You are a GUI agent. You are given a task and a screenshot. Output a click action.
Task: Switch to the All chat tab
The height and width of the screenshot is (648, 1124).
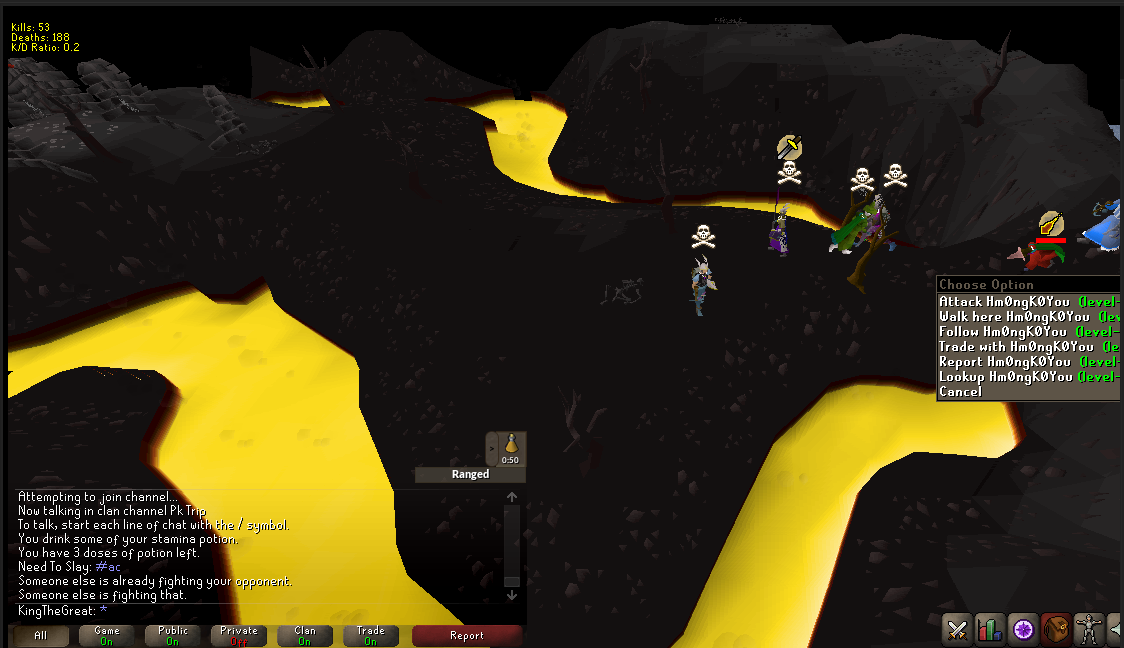click(x=40, y=636)
